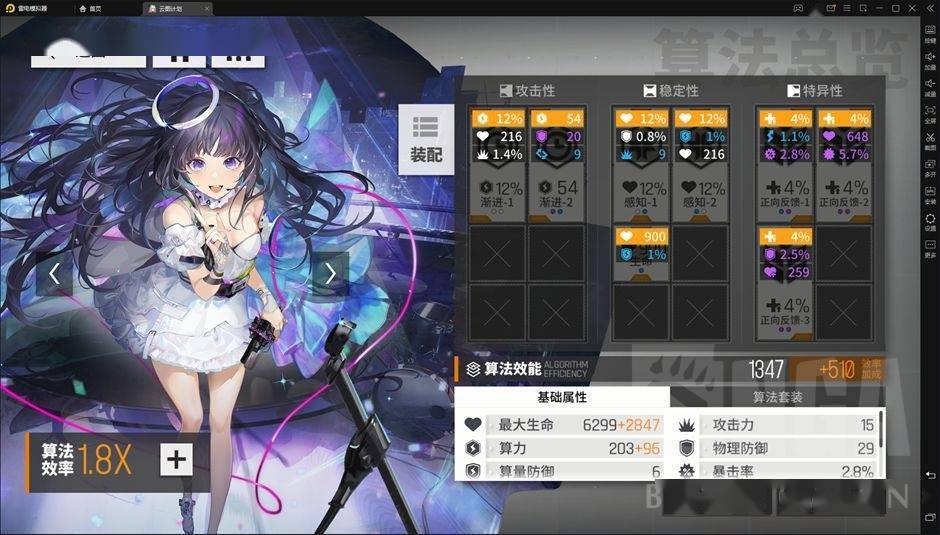
Task: Switch to the 算法套装 tab
Action: [777, 397]
